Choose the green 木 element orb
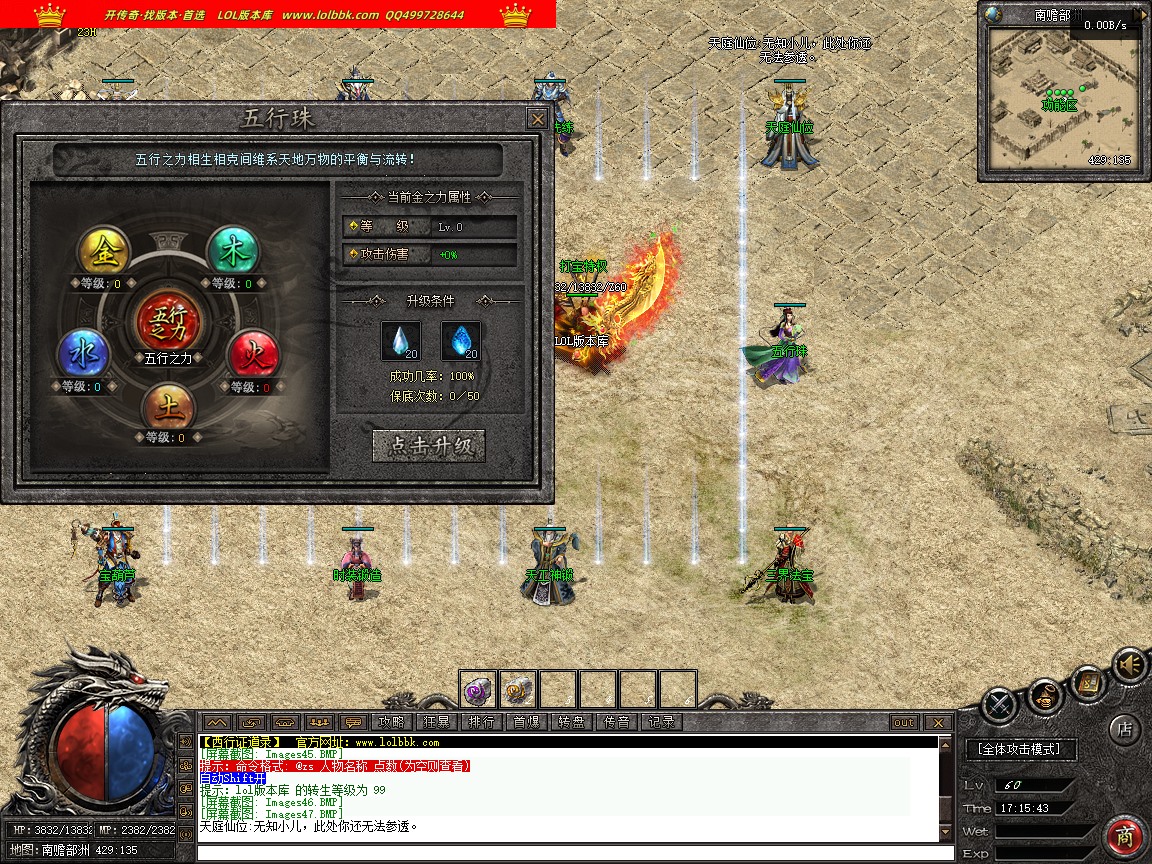 pos(233,252)
